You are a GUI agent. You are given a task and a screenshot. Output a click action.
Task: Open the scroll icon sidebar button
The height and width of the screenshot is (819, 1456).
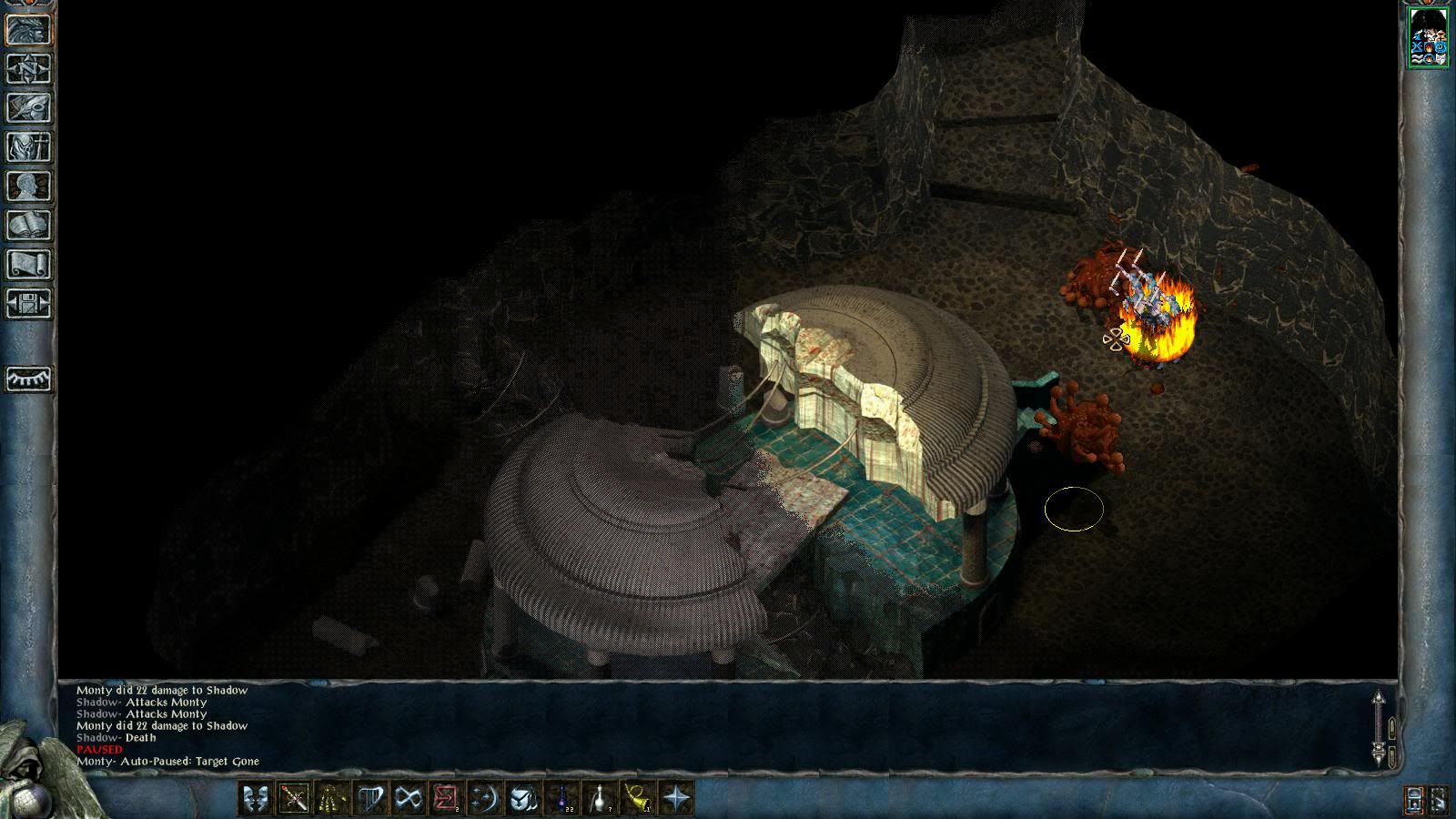(x=29, y=265)
